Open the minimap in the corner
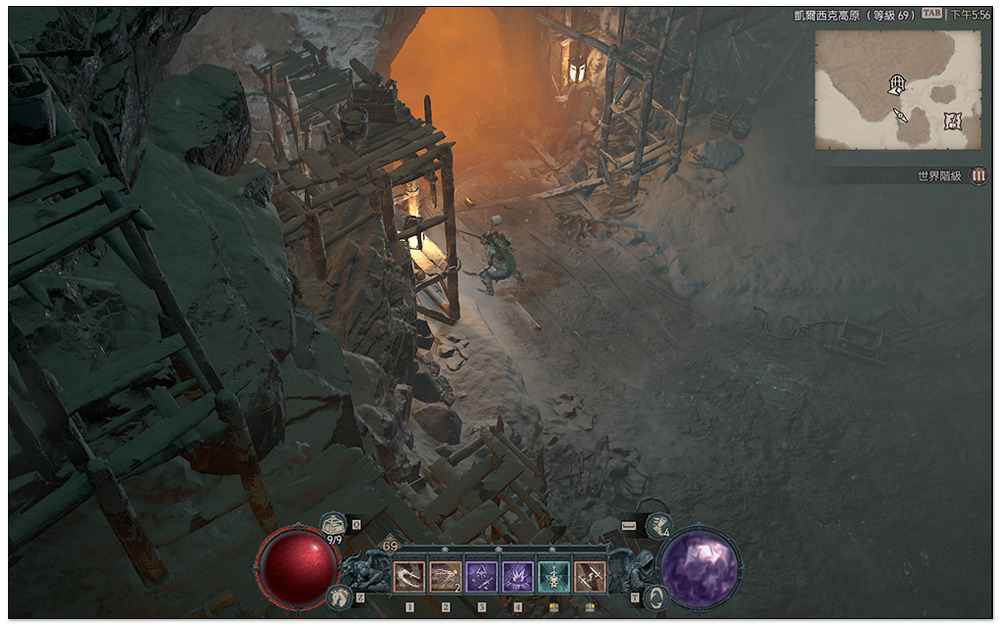The image size is (1000, 626). 897,90
